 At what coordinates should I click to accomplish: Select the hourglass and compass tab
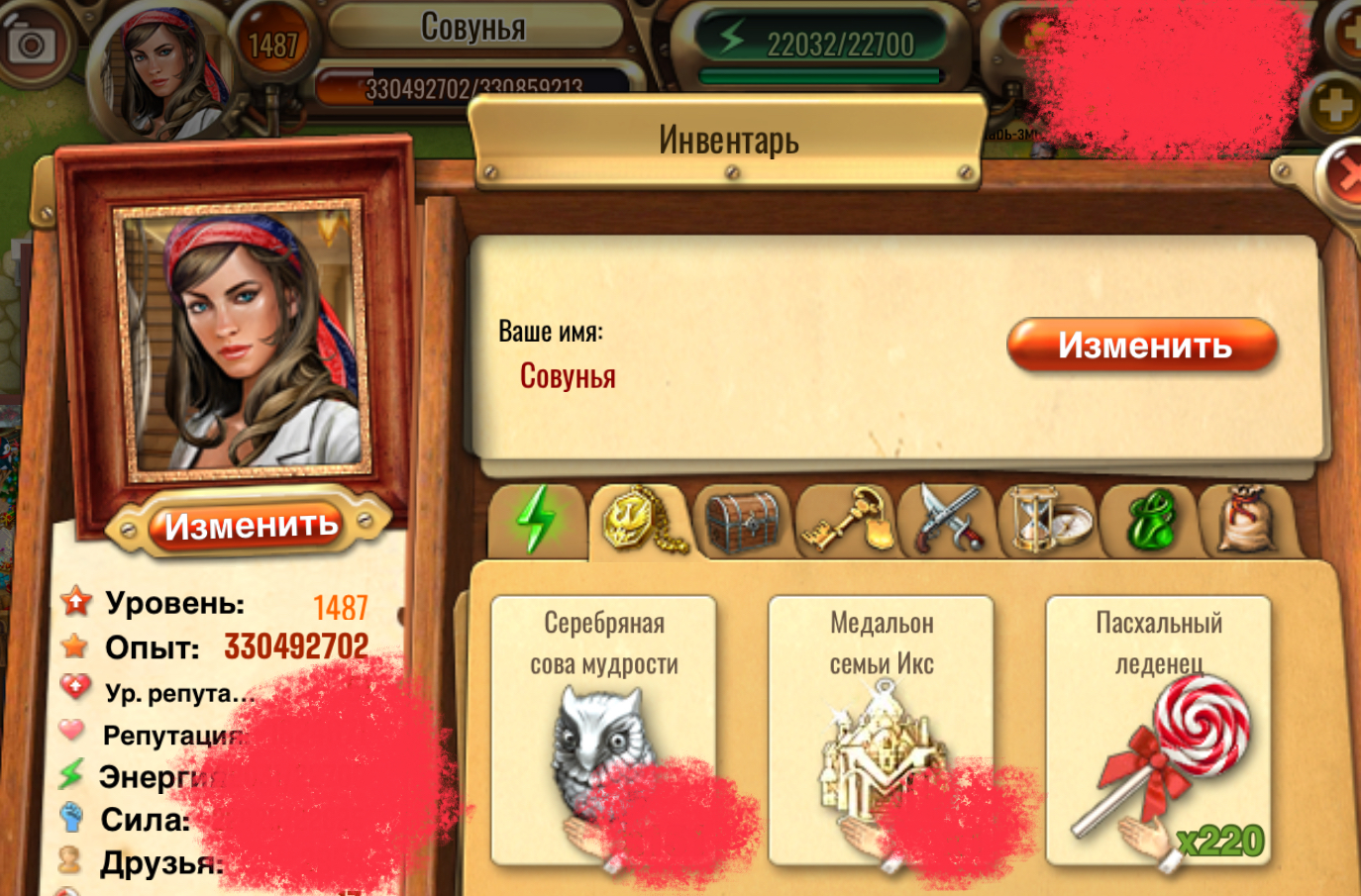tap(1049, 519)
